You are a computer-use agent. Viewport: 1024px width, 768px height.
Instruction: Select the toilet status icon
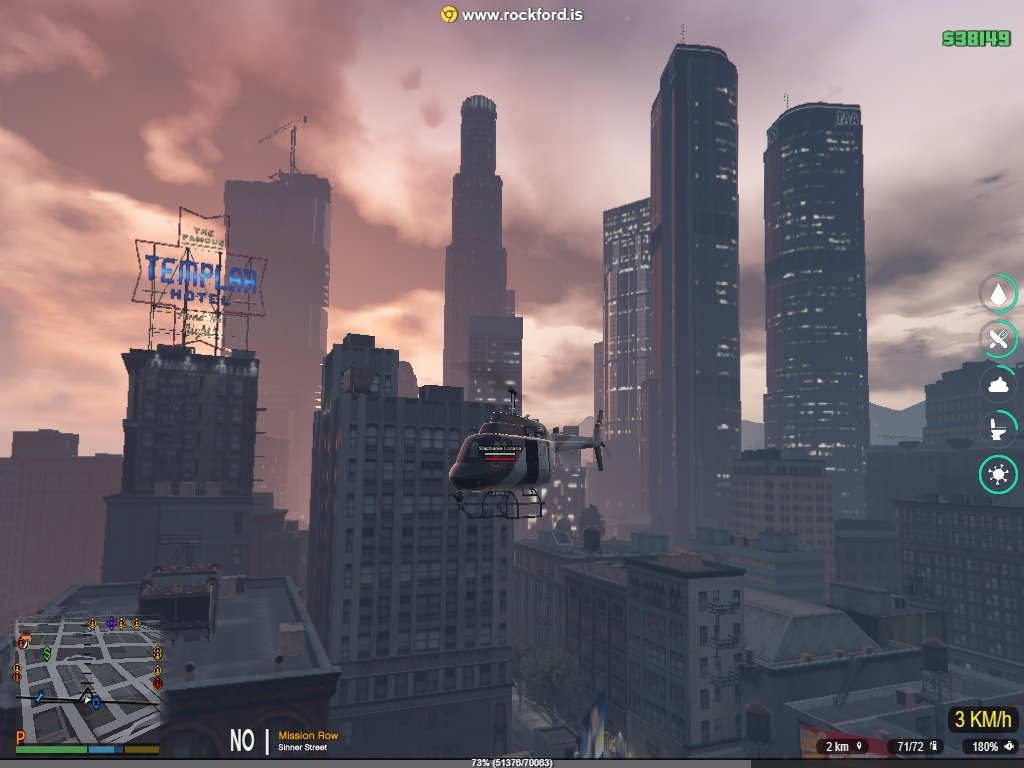point(998,429)
